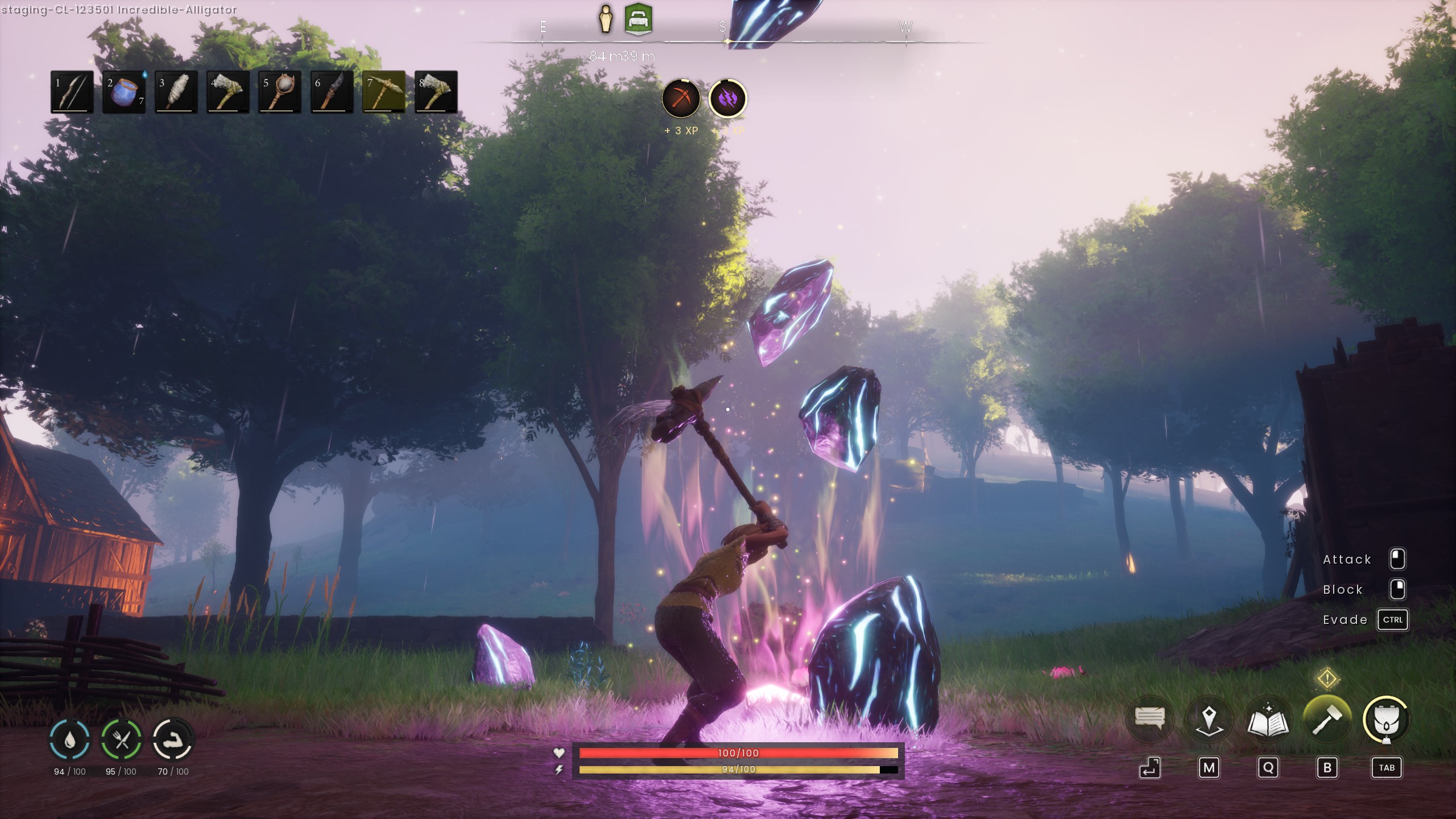
Task: Select the highlighted pickaxe in slot 7
Action: (384, 92)
